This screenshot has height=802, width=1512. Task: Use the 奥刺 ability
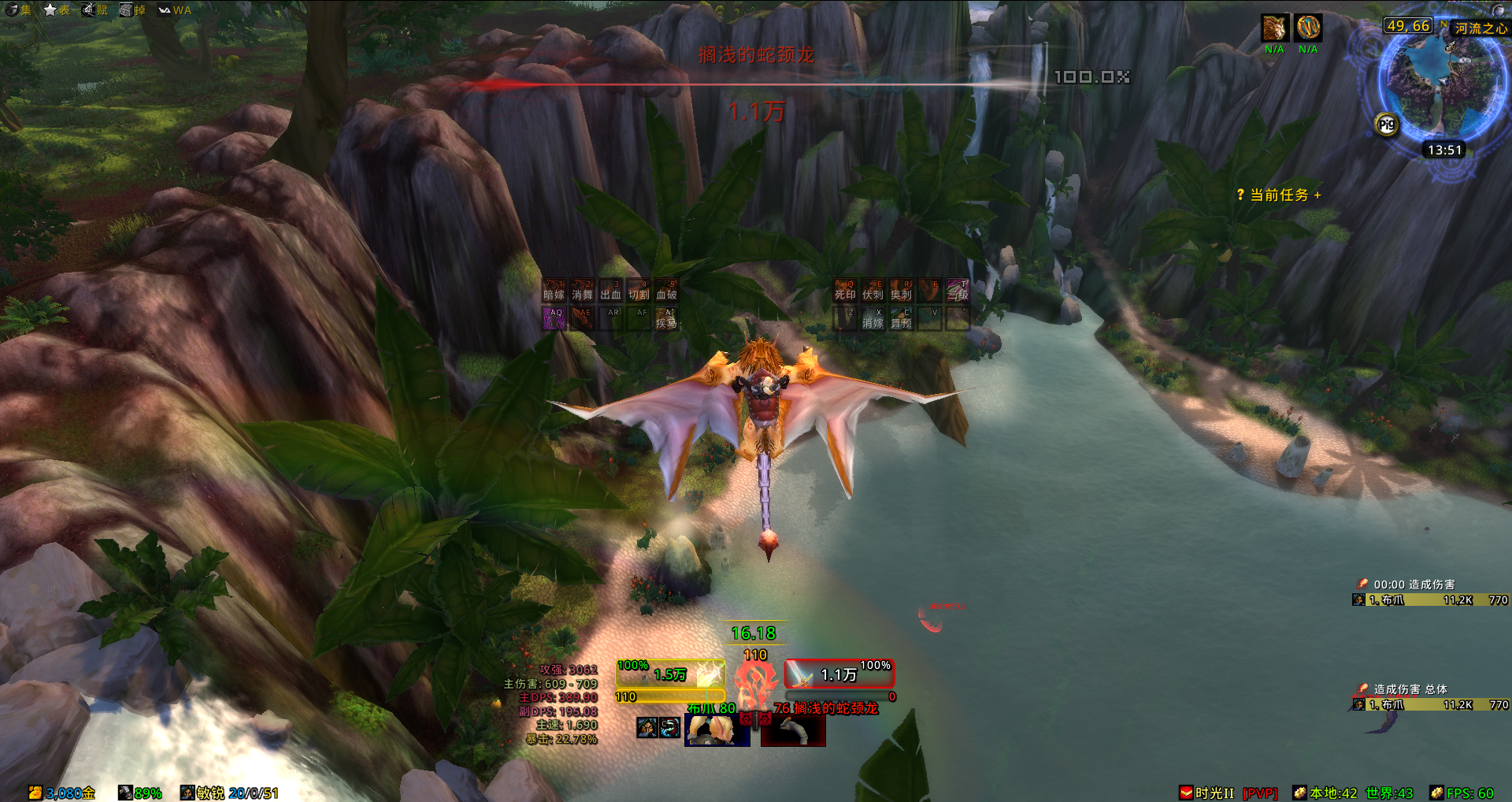tap(901, 291)
